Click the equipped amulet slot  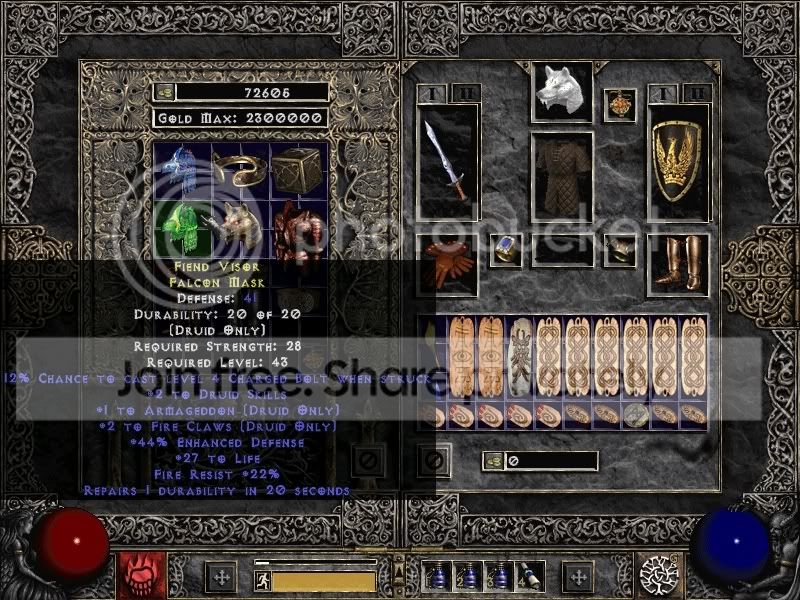click(620, 105)
